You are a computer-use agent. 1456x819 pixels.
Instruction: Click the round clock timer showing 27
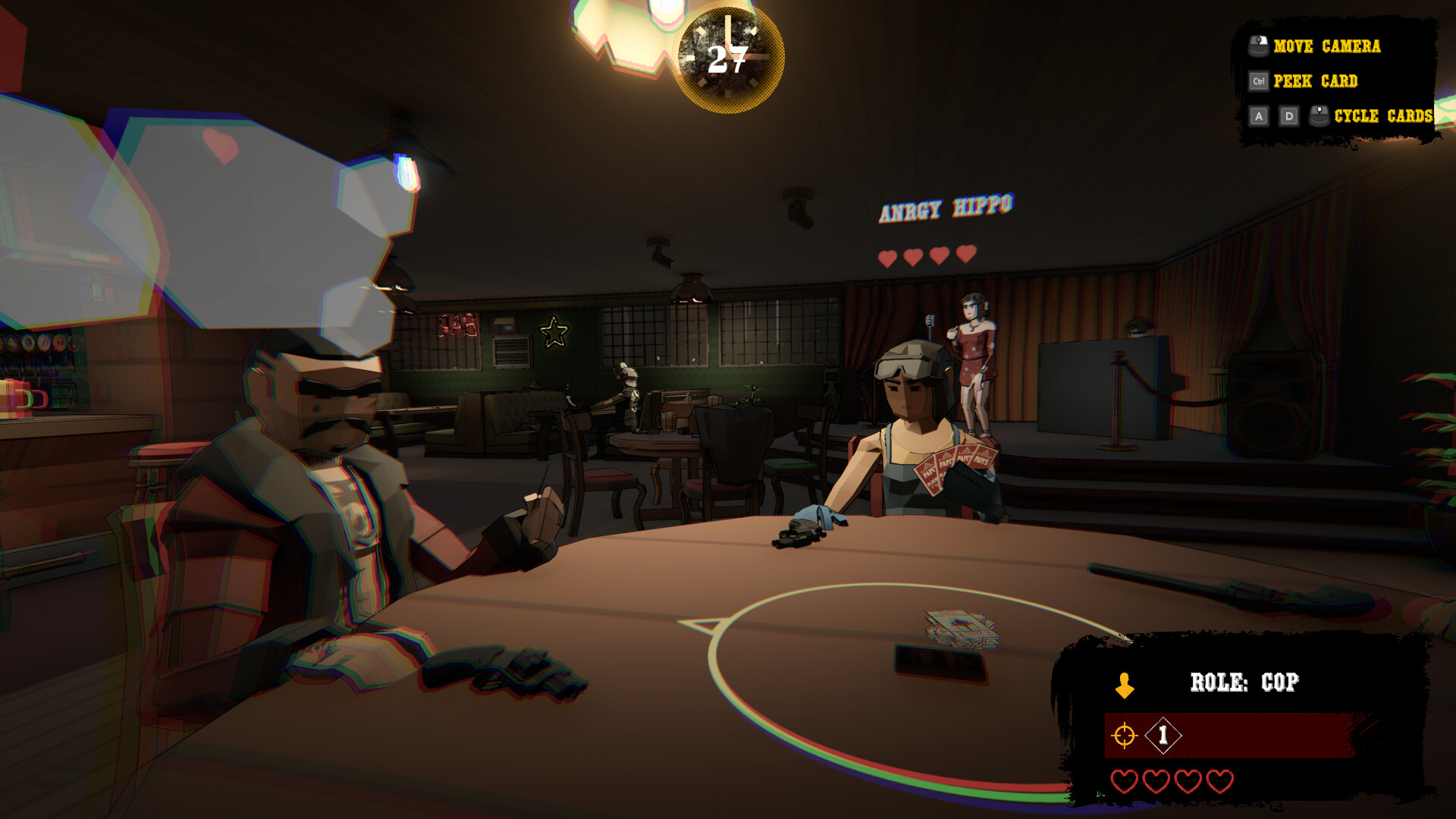click(x=726, y=55)
